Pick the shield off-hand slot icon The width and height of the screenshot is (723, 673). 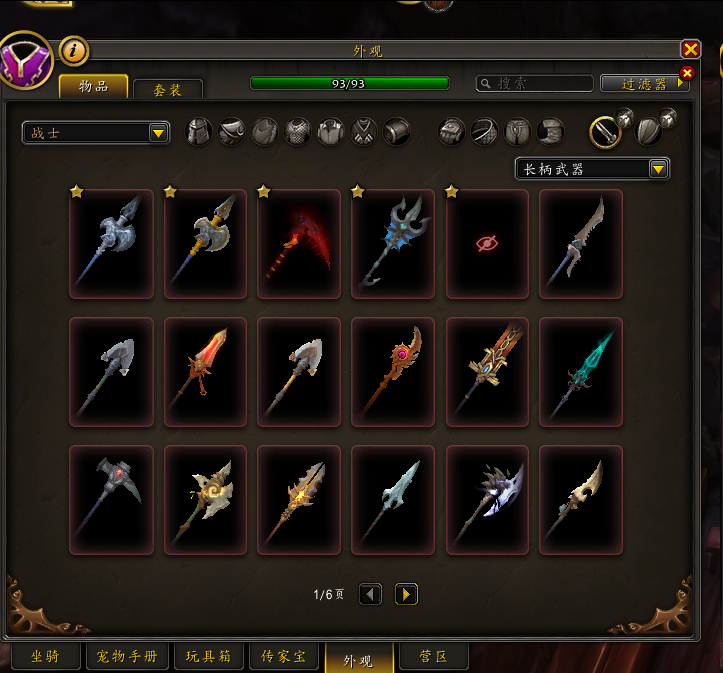pos(648,133)
